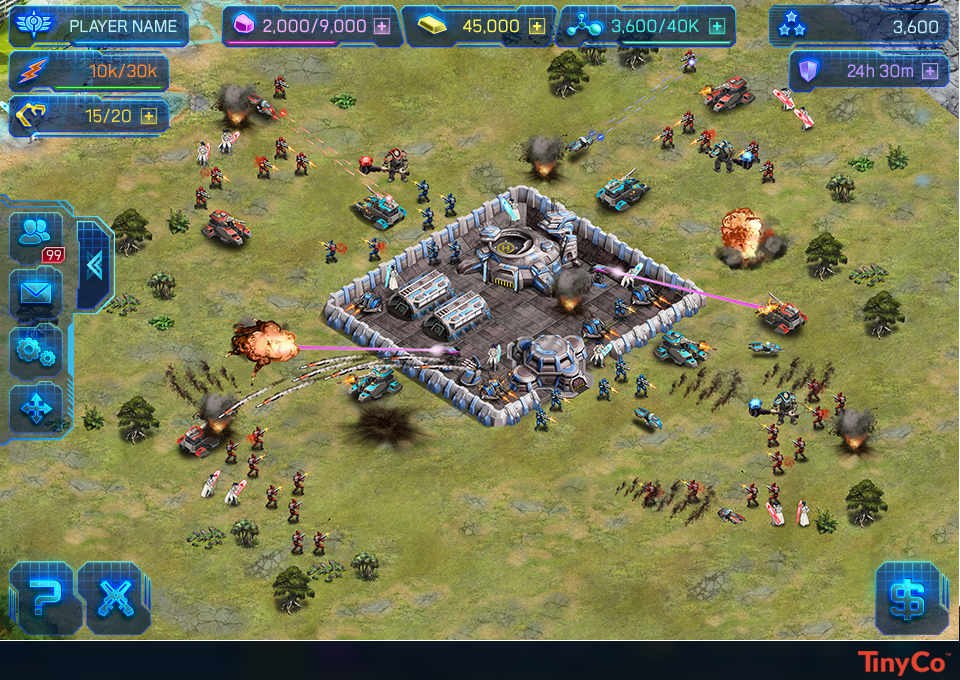Add molecule resource using its plus button

click(x=716, y=27)
